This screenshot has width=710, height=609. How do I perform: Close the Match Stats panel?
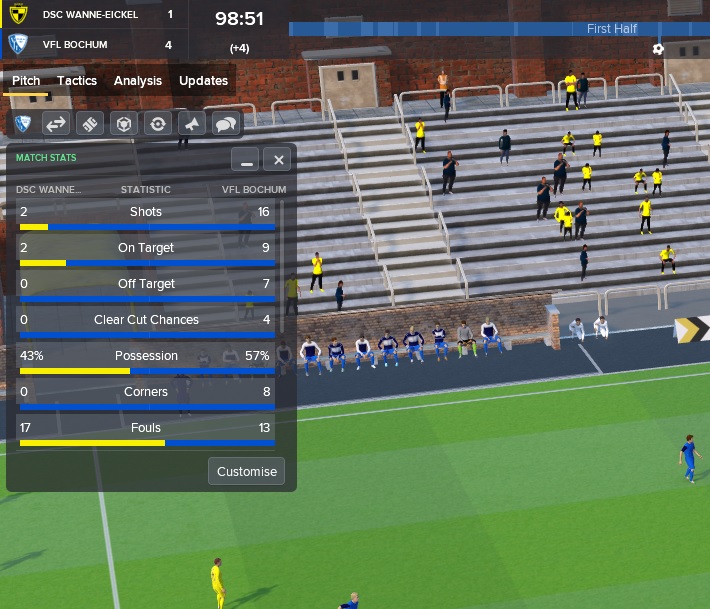coord(279,160)
